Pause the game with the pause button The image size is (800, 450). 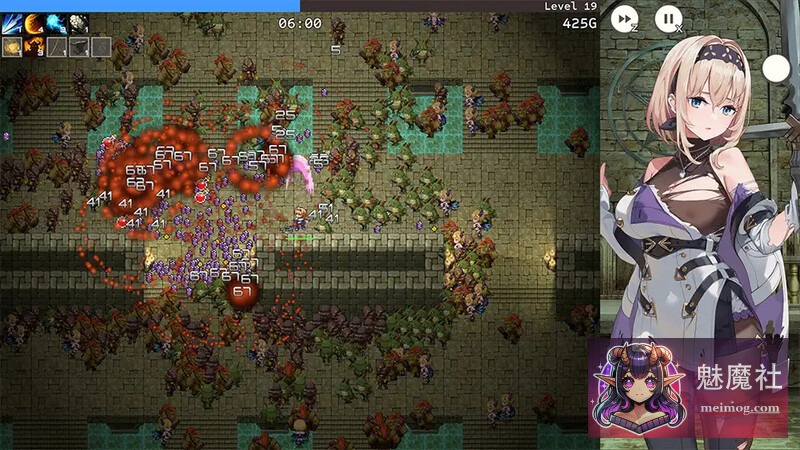pyautogui.click(x=668, y=18)
